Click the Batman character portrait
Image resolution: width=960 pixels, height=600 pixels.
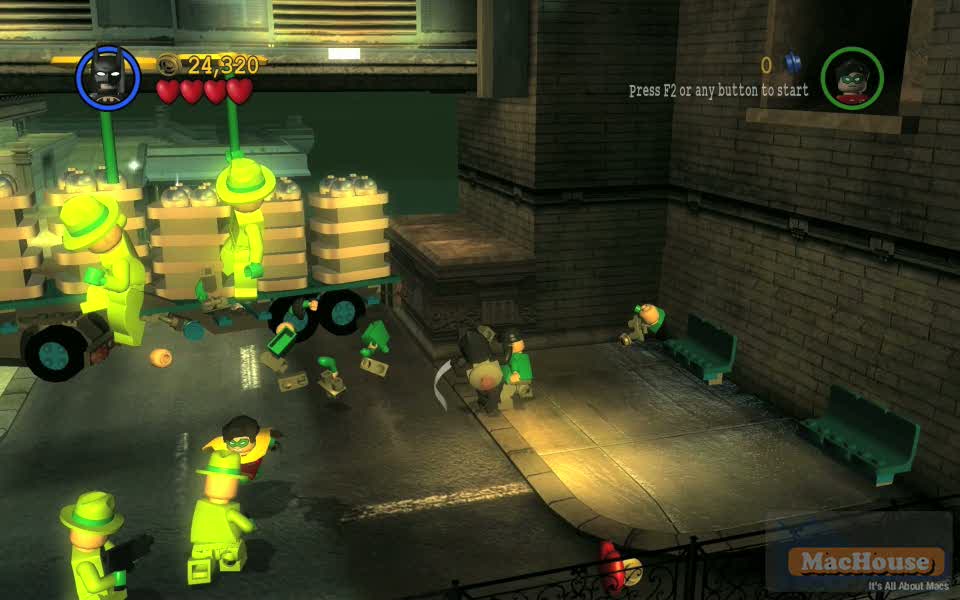tap(108, 77)
